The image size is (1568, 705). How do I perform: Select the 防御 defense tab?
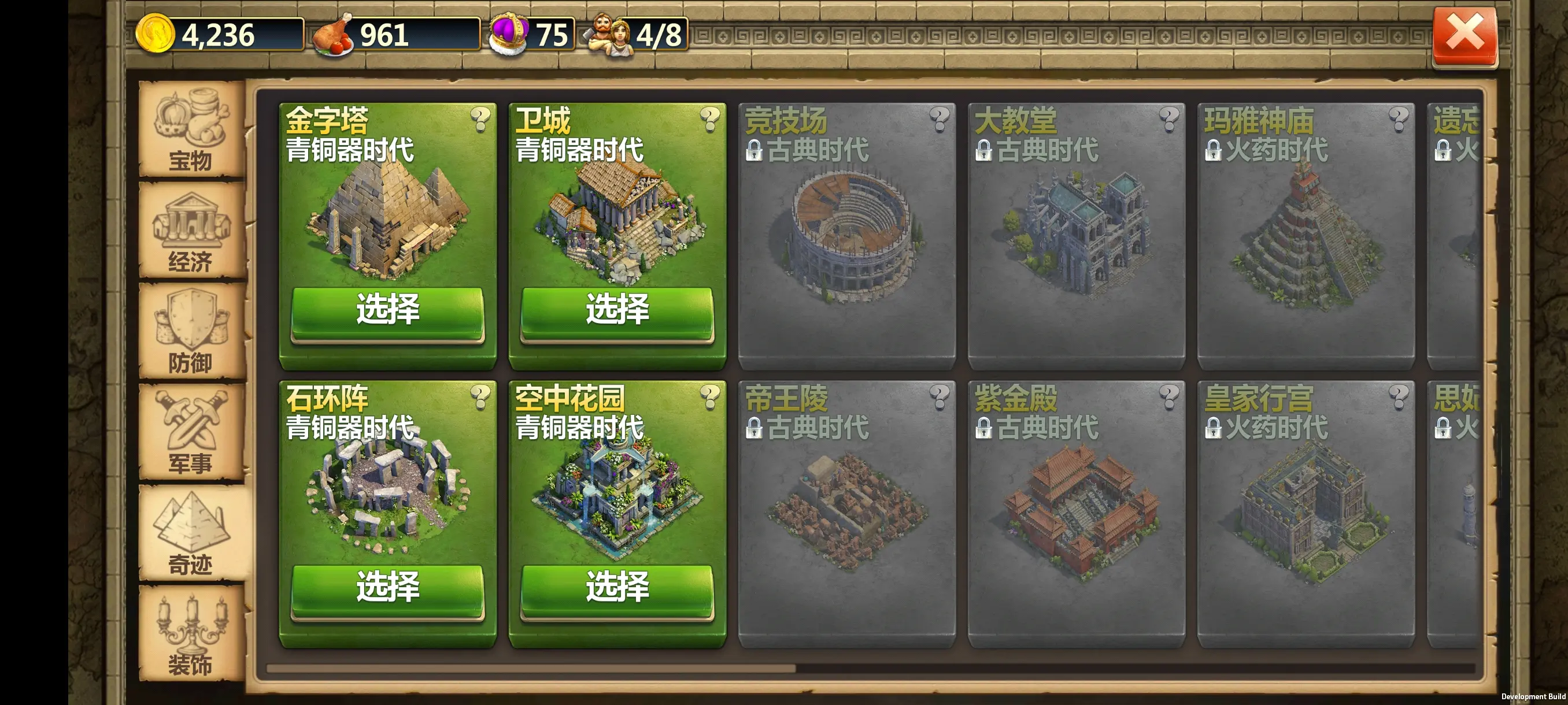pyautogui.click(x=191, y=332)
